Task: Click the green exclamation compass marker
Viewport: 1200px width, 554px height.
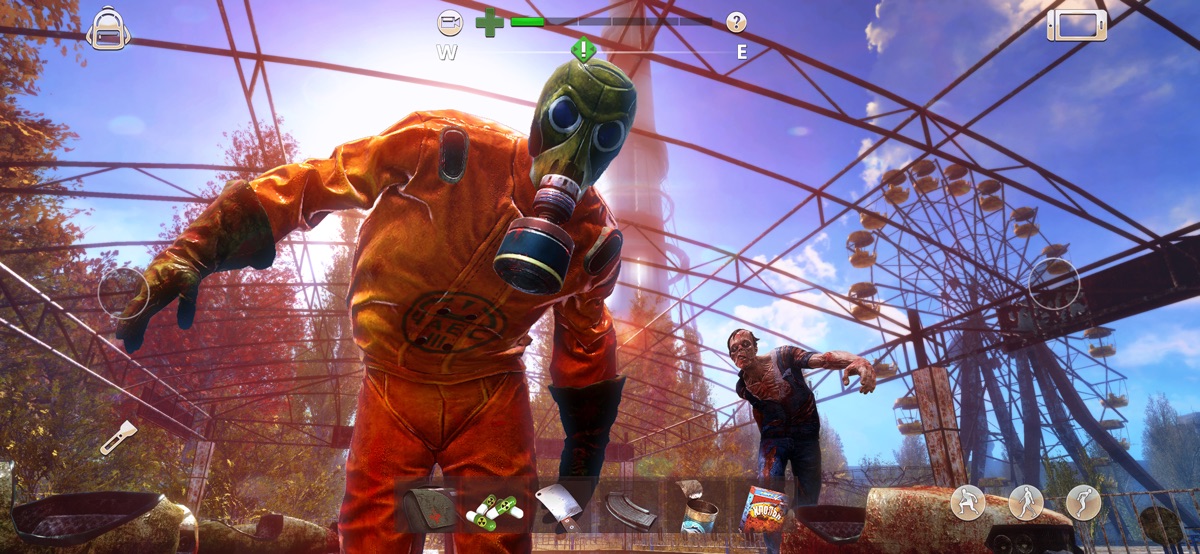Action: [583, 49]
